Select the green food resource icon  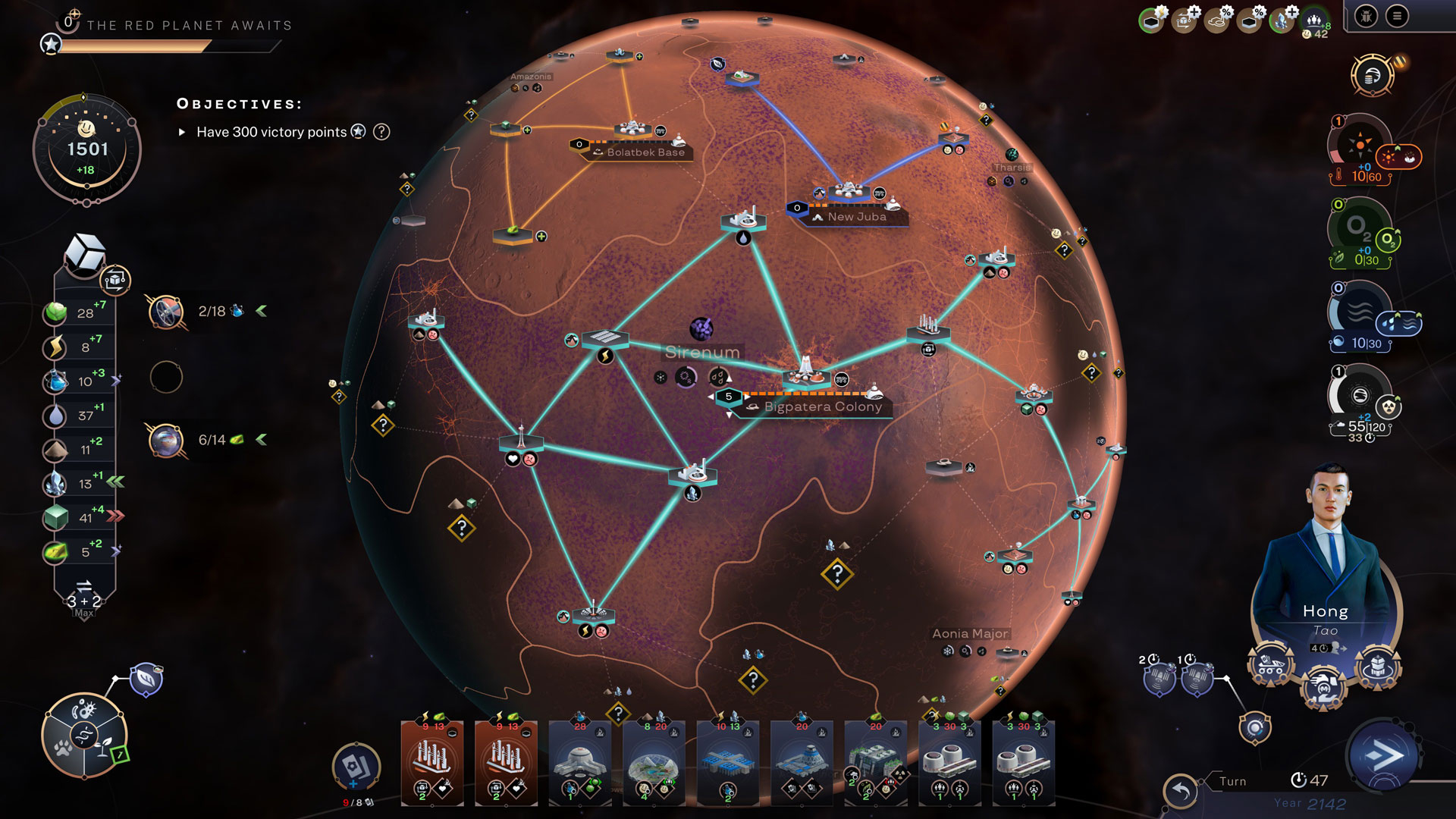(57, 311)
